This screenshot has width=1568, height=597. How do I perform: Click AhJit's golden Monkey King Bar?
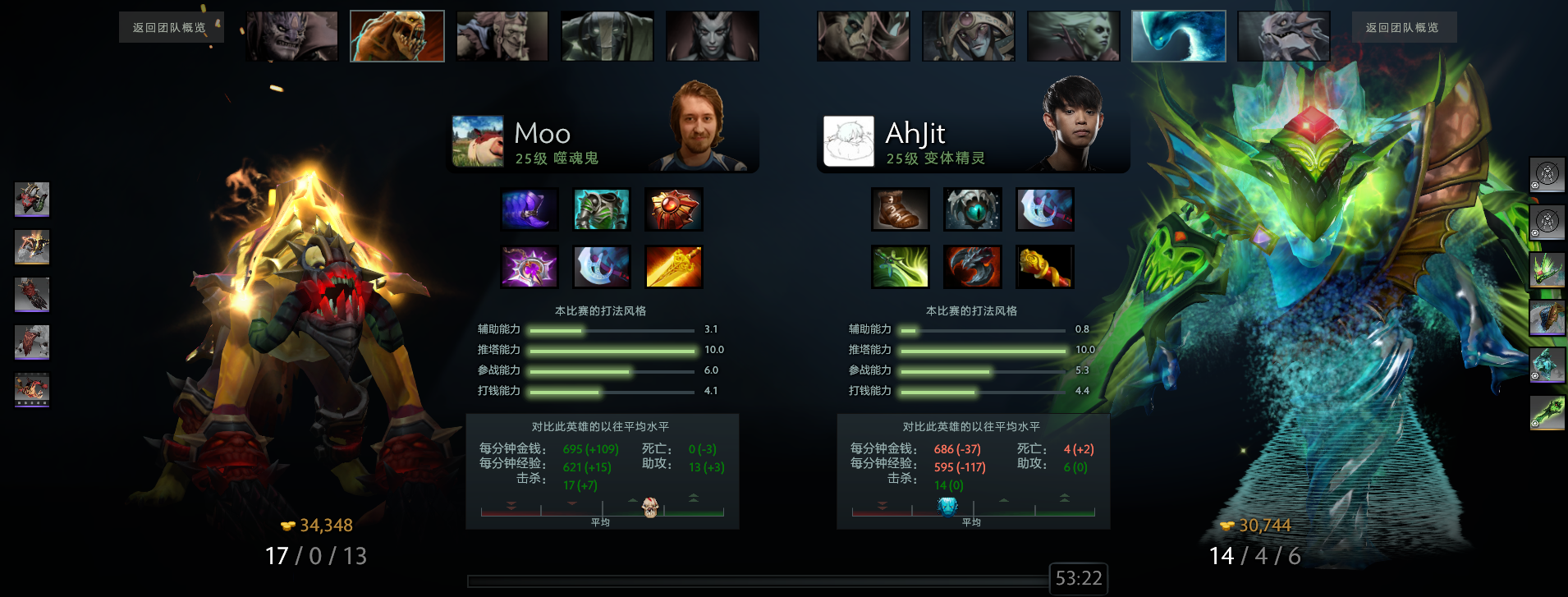point(1044,267)
